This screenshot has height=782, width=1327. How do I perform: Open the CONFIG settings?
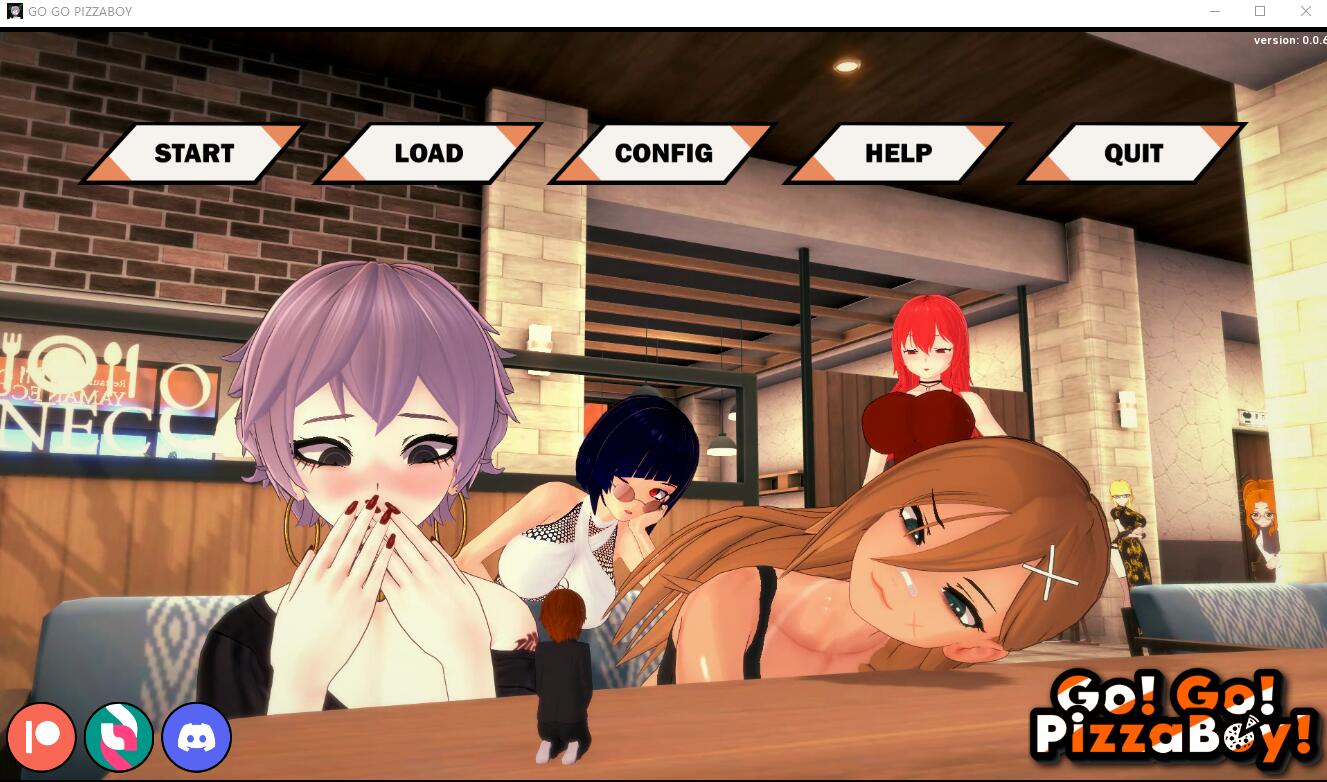coord(663,152)
